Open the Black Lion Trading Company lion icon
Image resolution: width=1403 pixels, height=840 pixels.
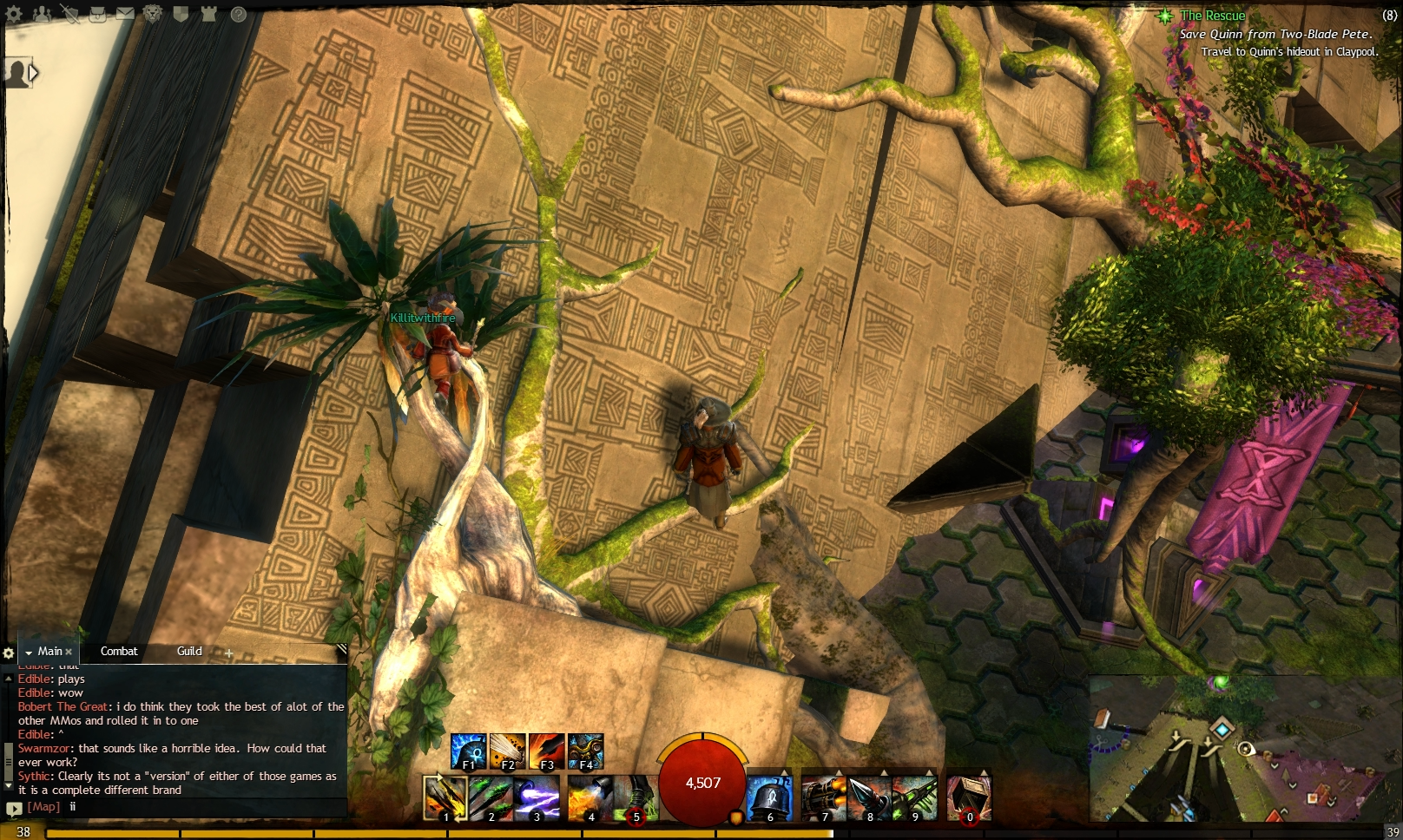(x=153, y=14)
